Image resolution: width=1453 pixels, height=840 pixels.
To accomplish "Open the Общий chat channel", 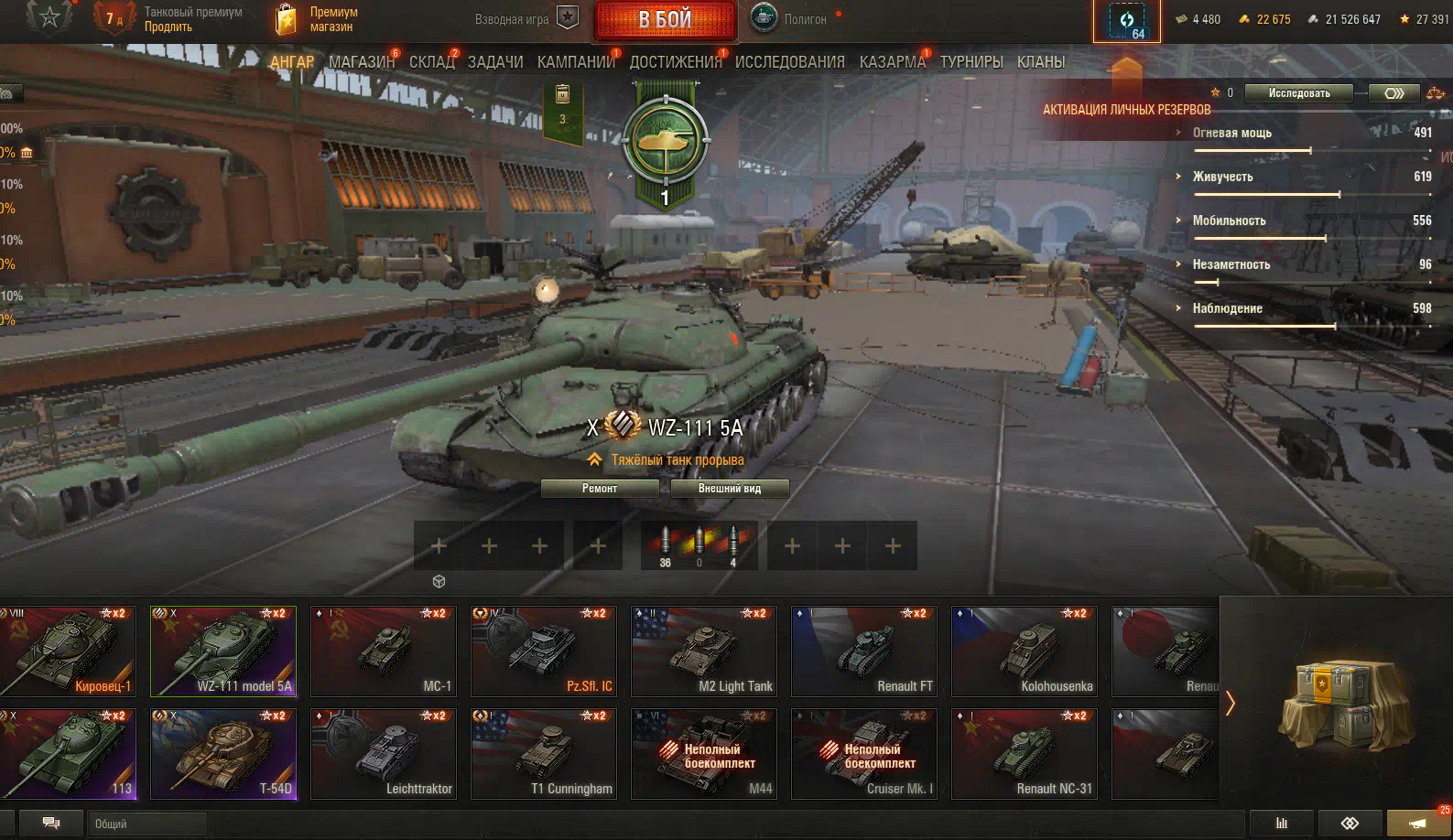I will [x=146, y=824].
